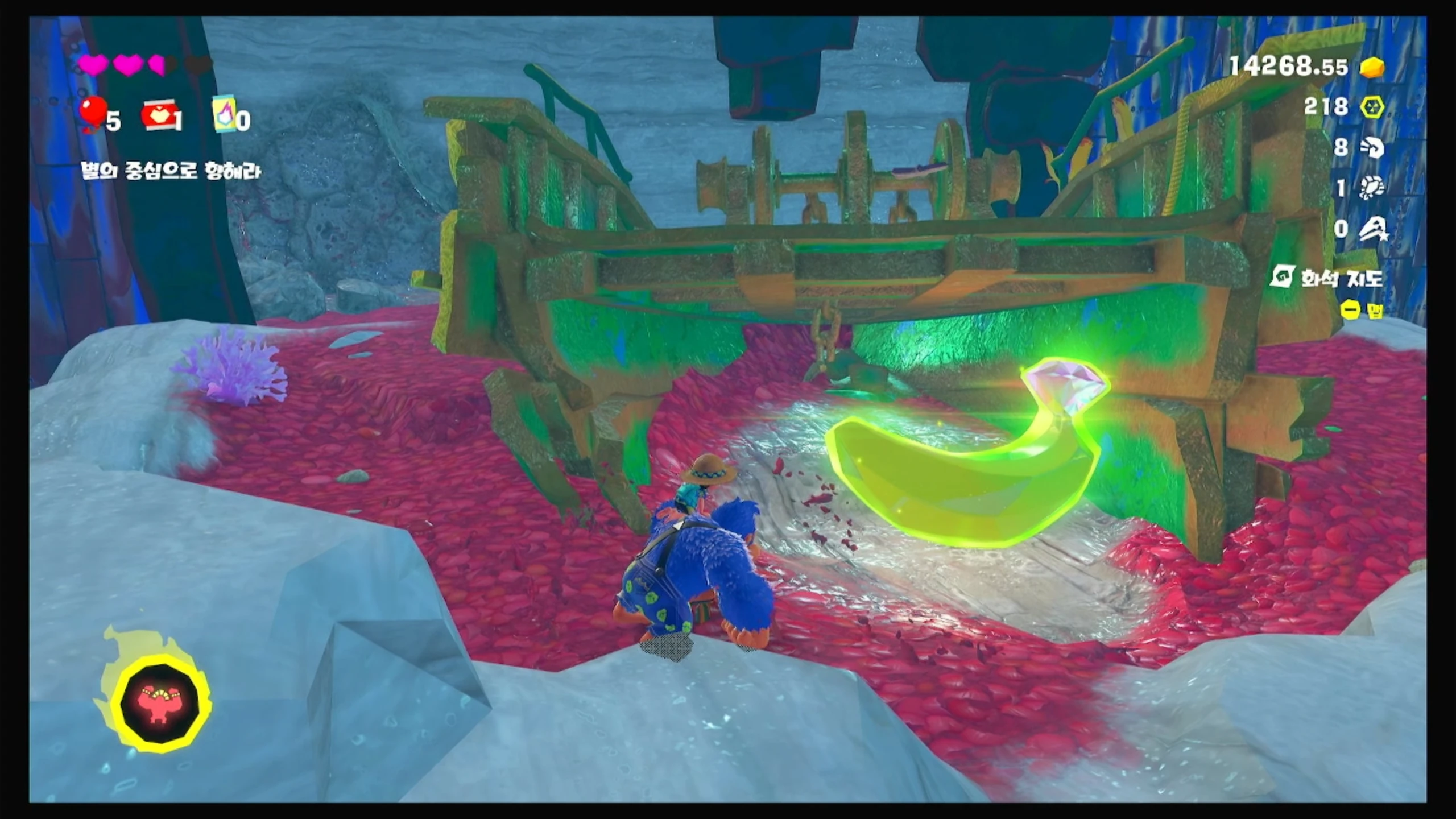Viewport: 1456px width, 819px height.
Task: Open the objective tracker text
Action: pyautogui.click(x=171, y=171)
